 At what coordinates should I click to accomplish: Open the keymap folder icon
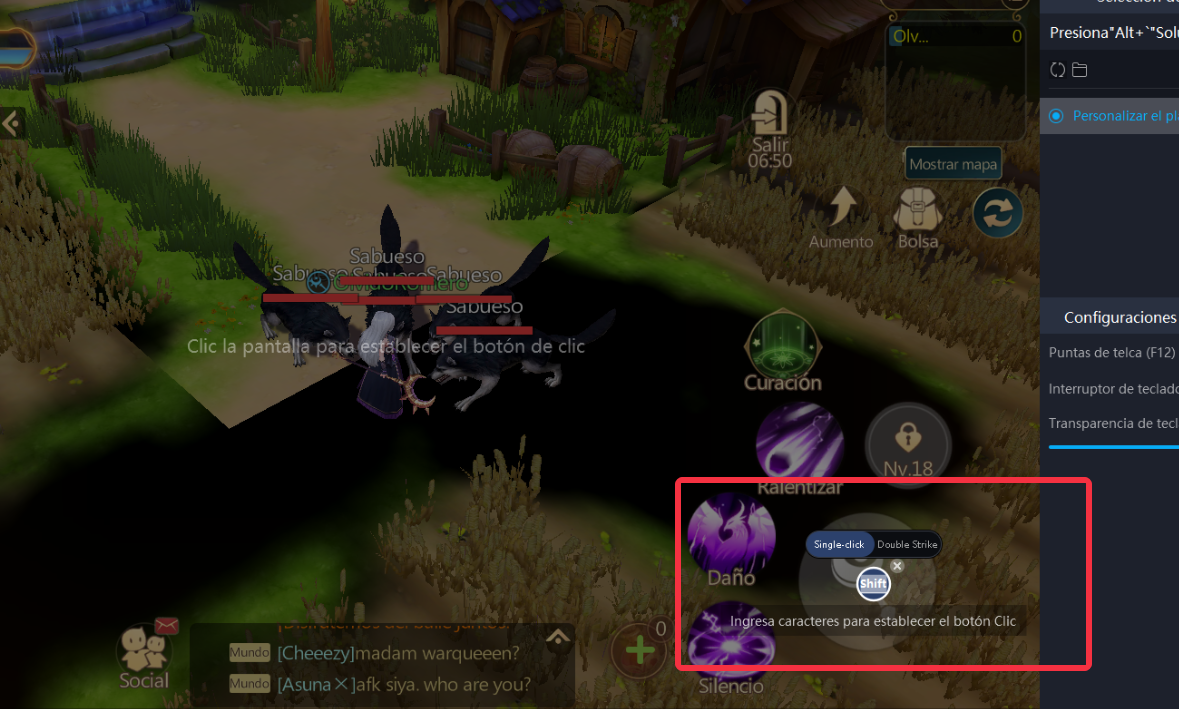click(1080, 70)
